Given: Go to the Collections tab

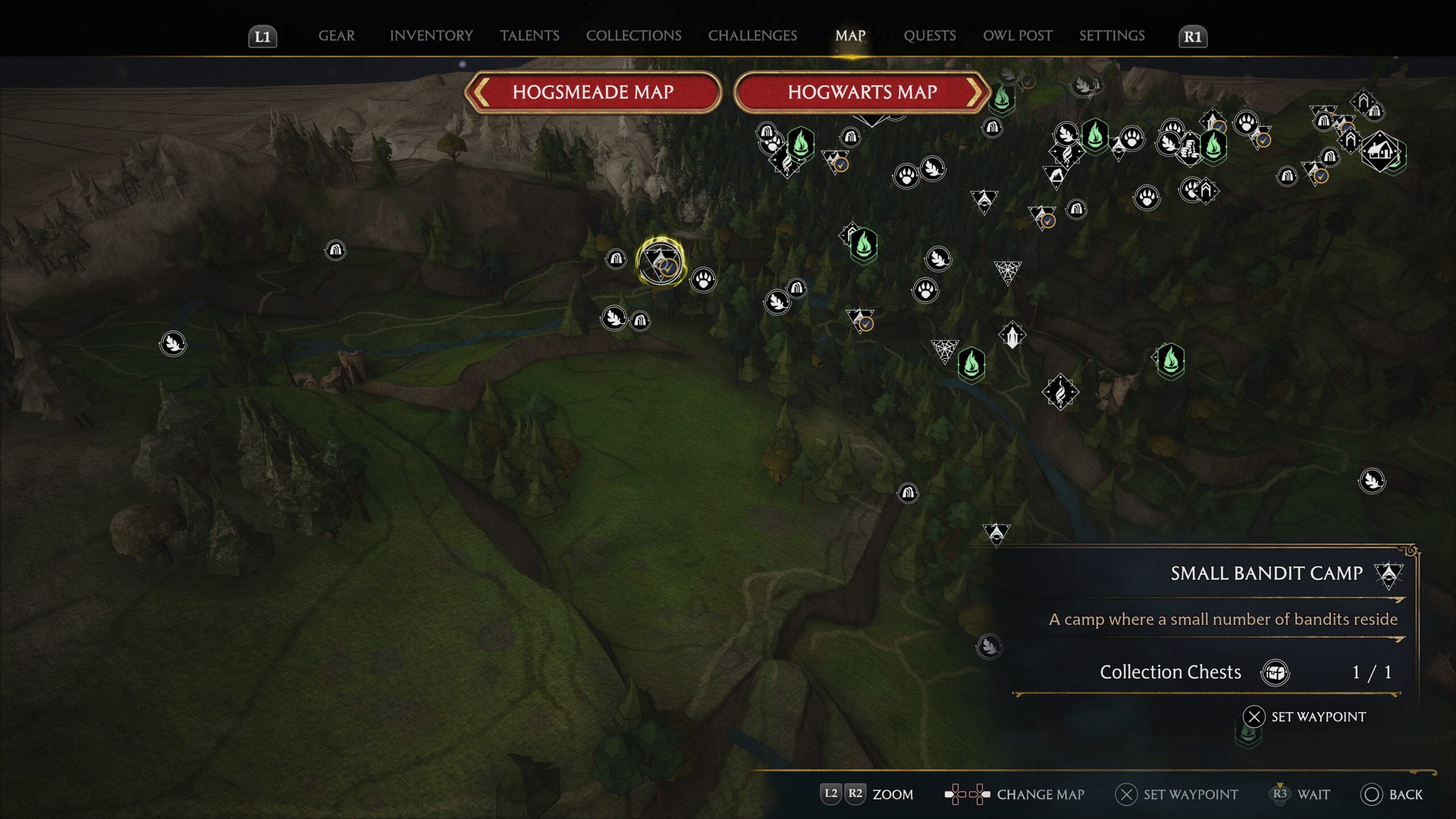Looking at the screenshot, I should point(634,36).
